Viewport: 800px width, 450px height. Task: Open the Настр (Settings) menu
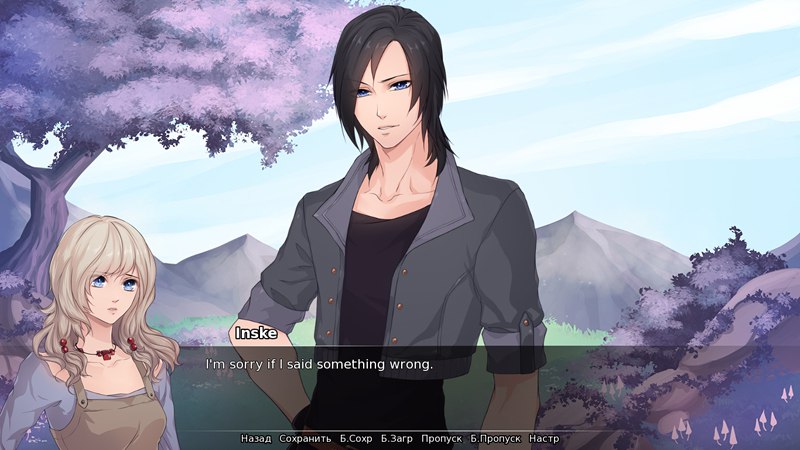tap(544, 439)
